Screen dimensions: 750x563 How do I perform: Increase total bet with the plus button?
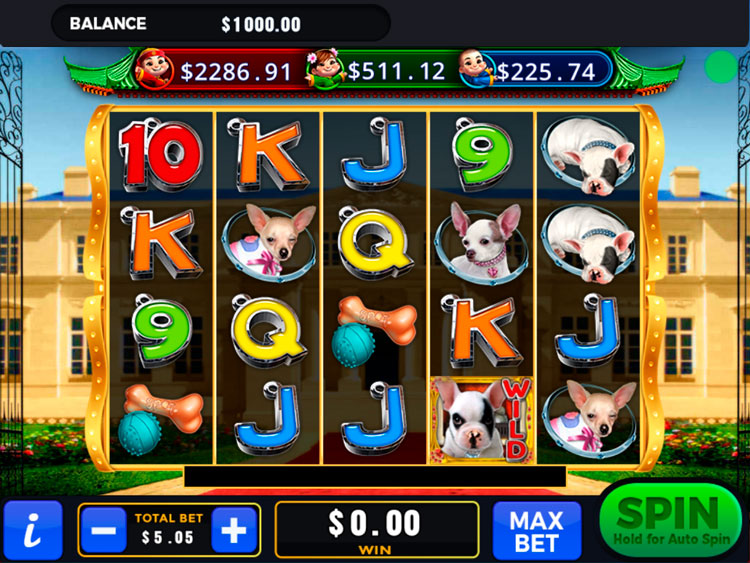(234, 530)
